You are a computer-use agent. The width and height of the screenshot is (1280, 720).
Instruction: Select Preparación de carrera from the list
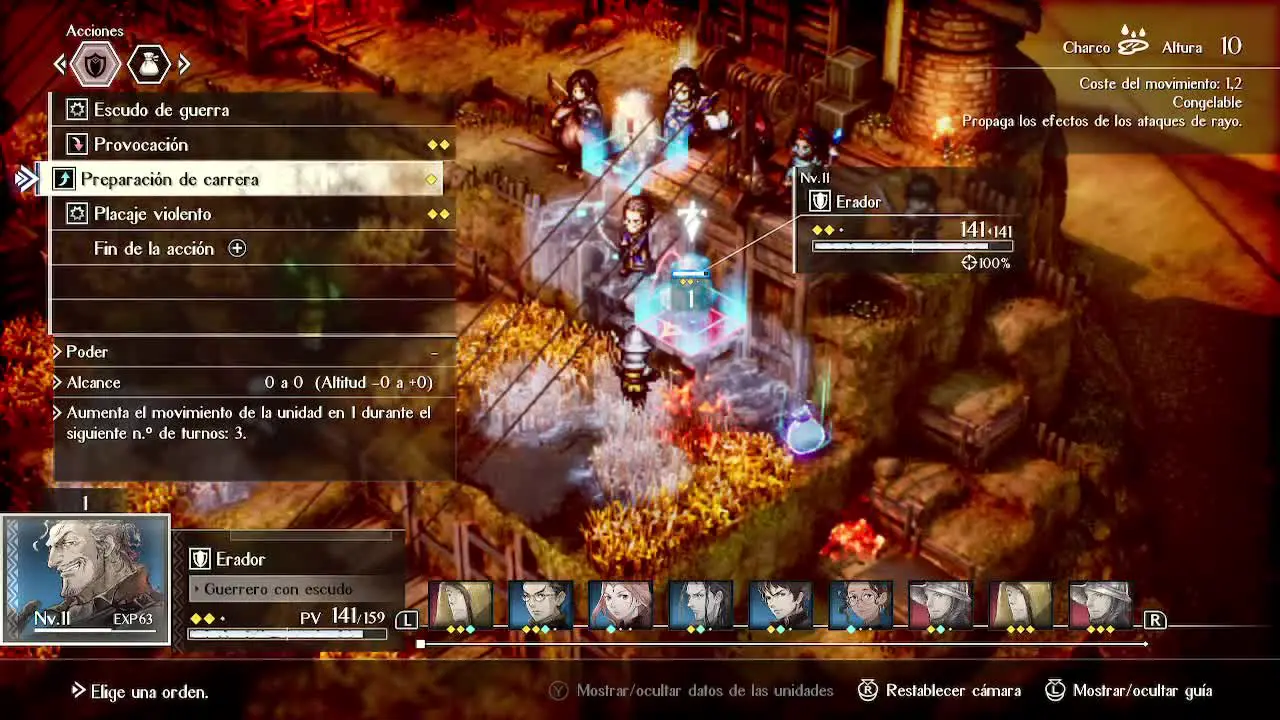click(170, 180)
